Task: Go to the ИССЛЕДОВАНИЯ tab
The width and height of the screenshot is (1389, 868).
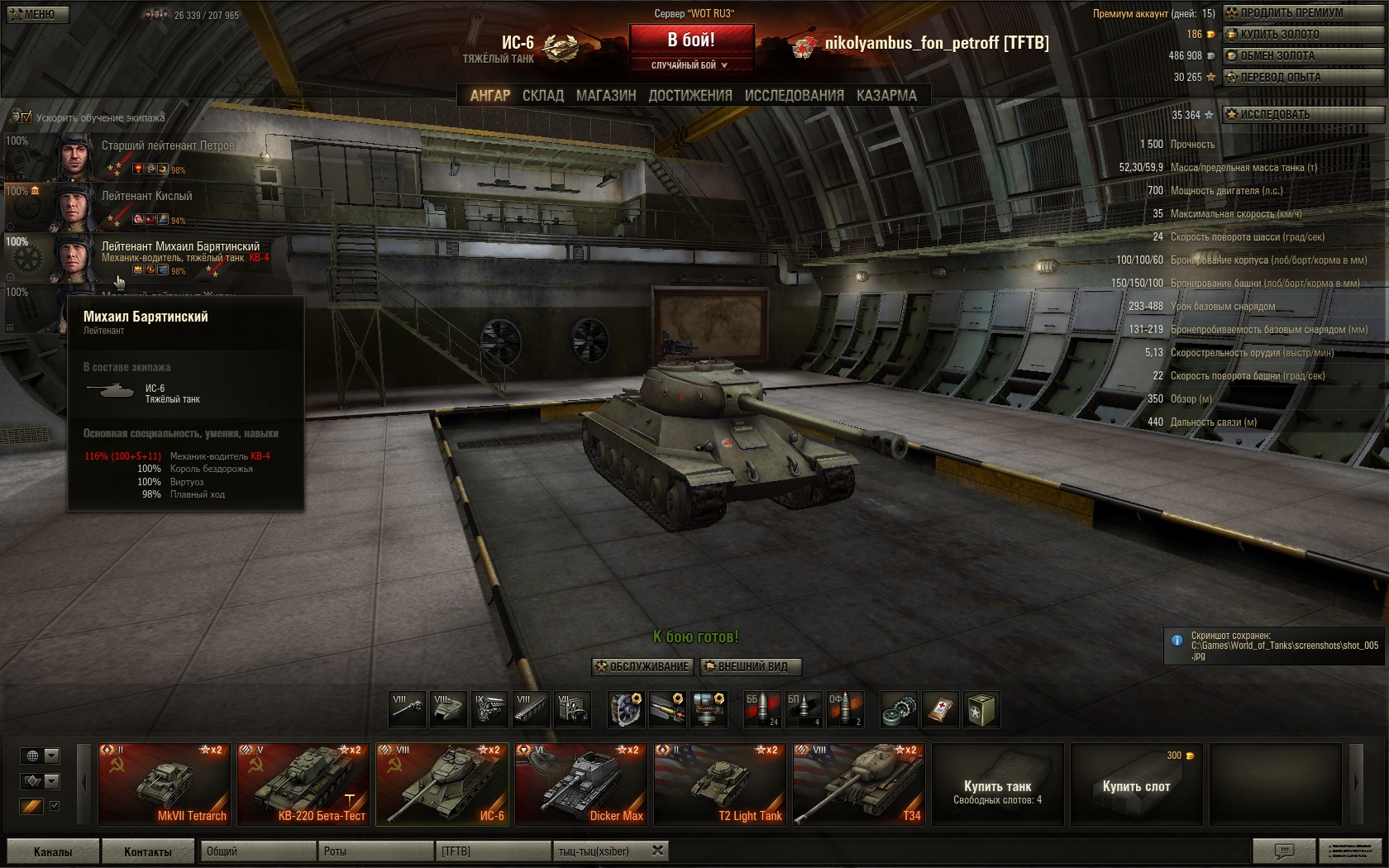Action: coord(794,96)
